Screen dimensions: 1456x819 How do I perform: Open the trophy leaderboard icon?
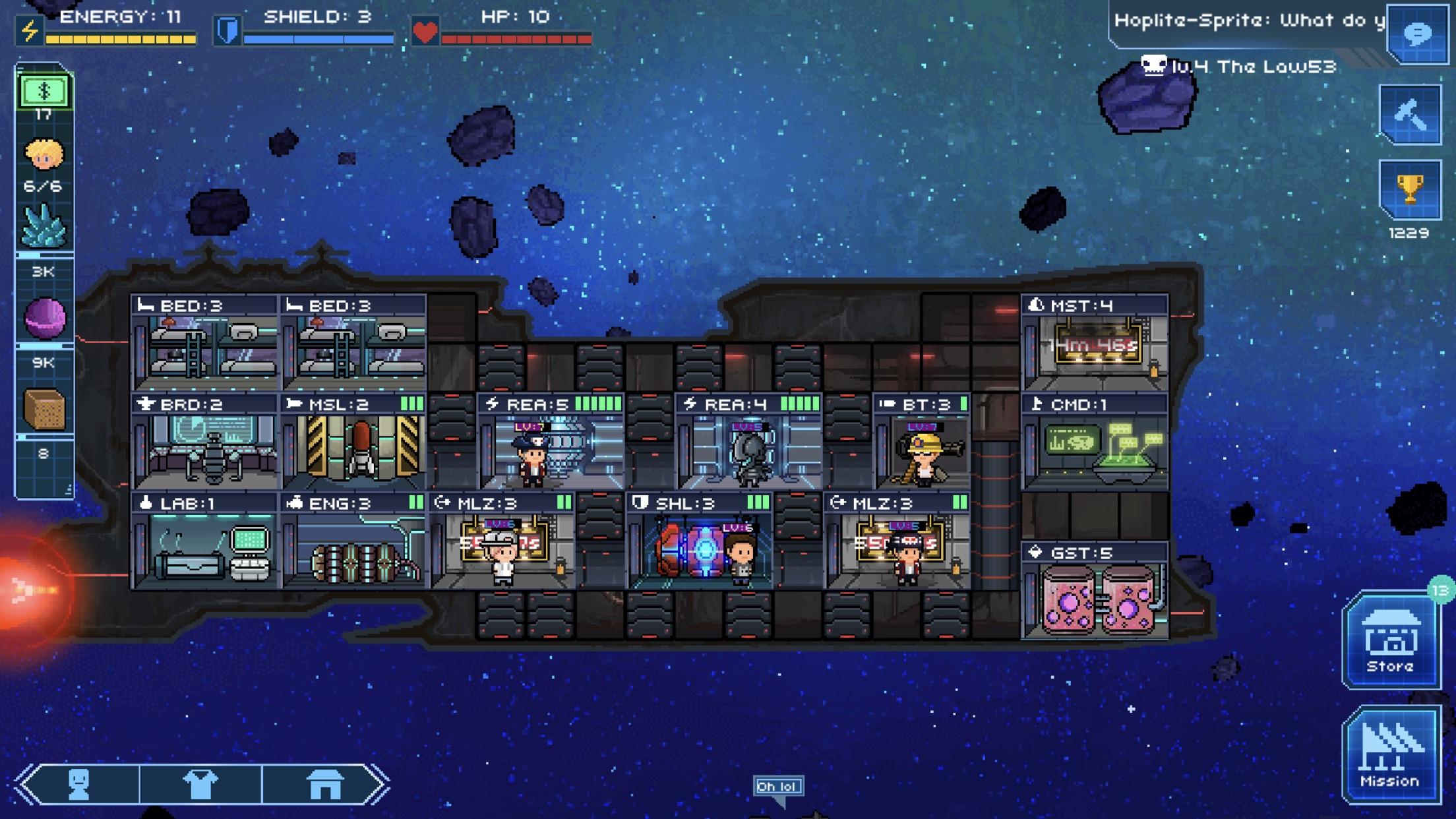(1410, 189)
